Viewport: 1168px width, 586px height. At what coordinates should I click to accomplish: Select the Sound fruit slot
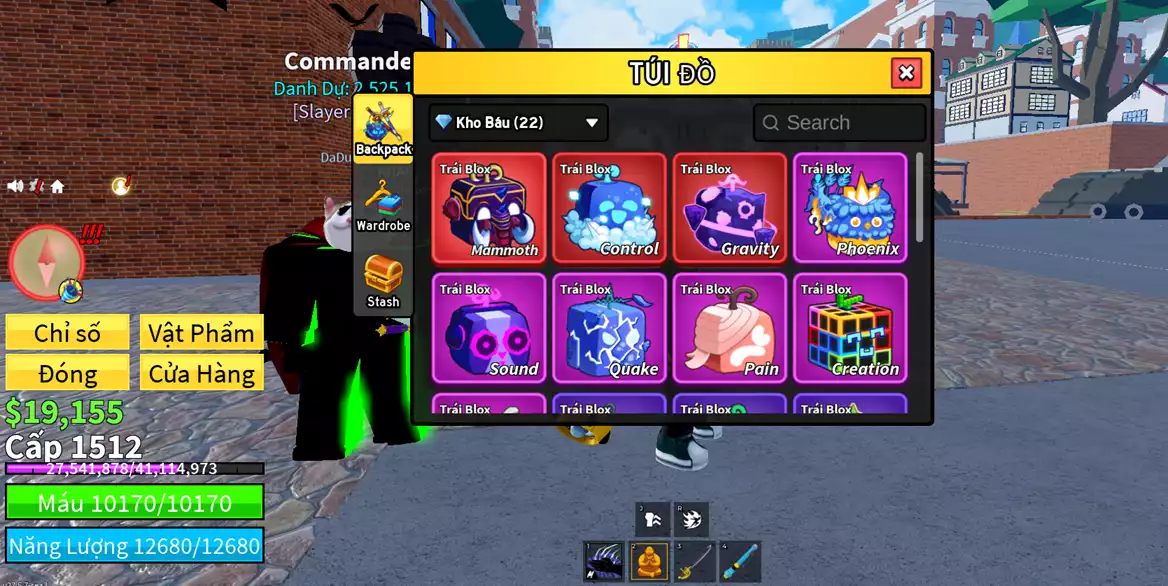[490, 328]
